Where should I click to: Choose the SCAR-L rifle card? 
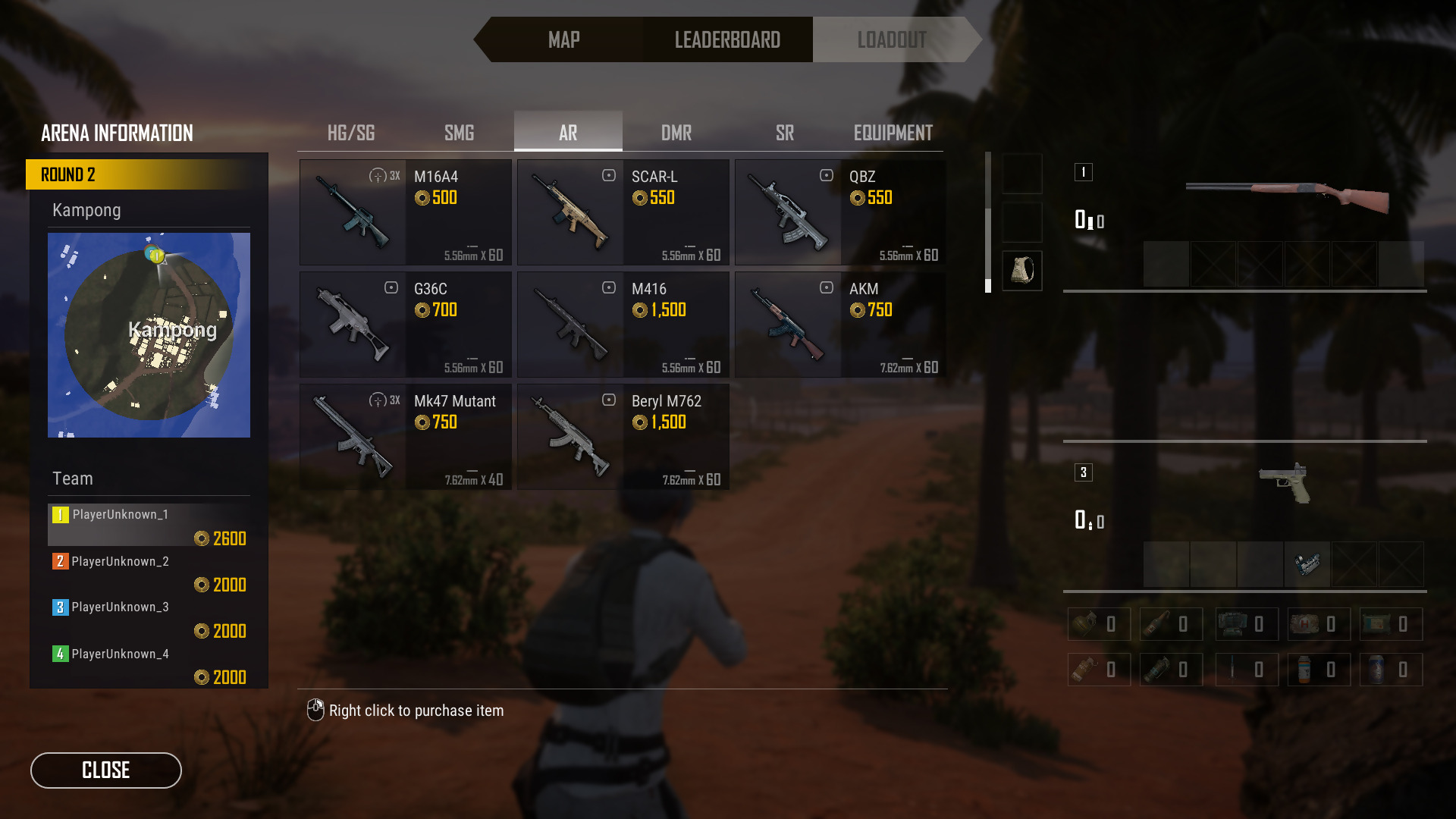tap(623, 212)
